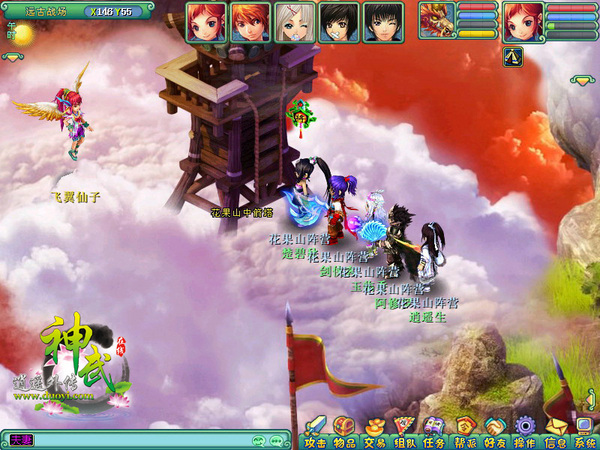Select the red-haired first team member portrait
Viewport: 600px width, 450px height.
click(206, 21)
